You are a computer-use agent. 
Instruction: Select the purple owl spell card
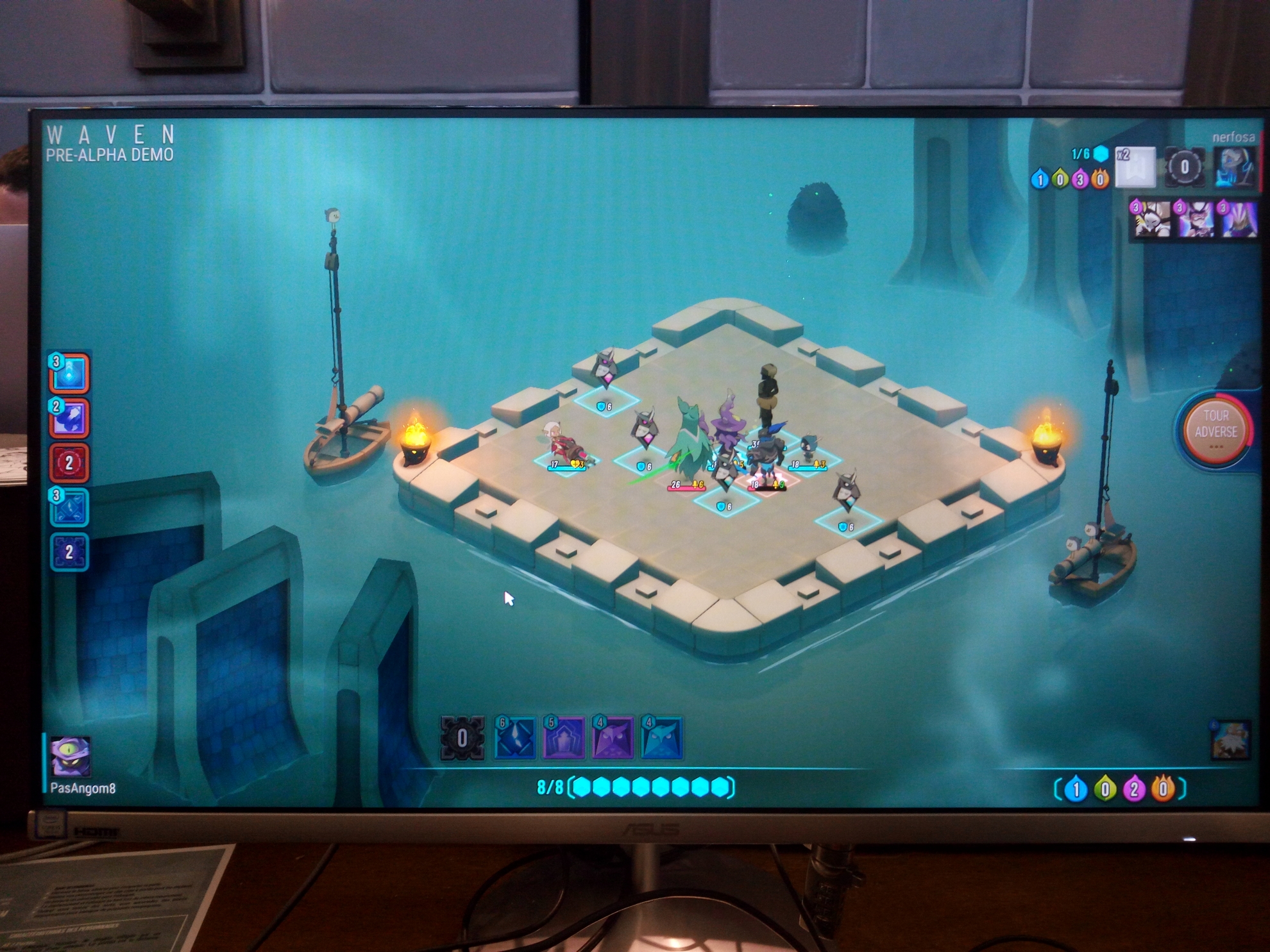tap(613, 739)
